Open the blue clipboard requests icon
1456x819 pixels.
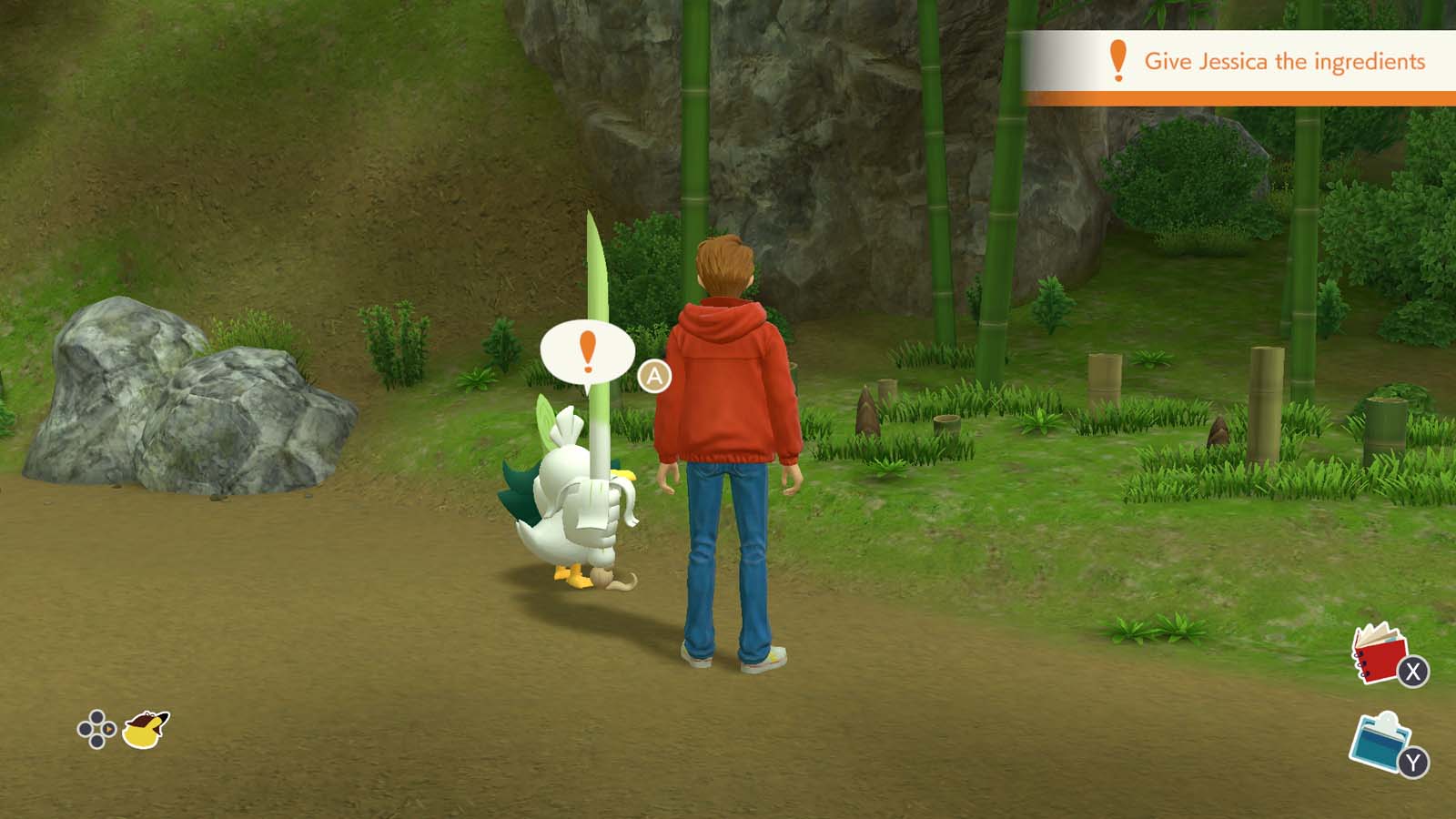(1379, 744)
